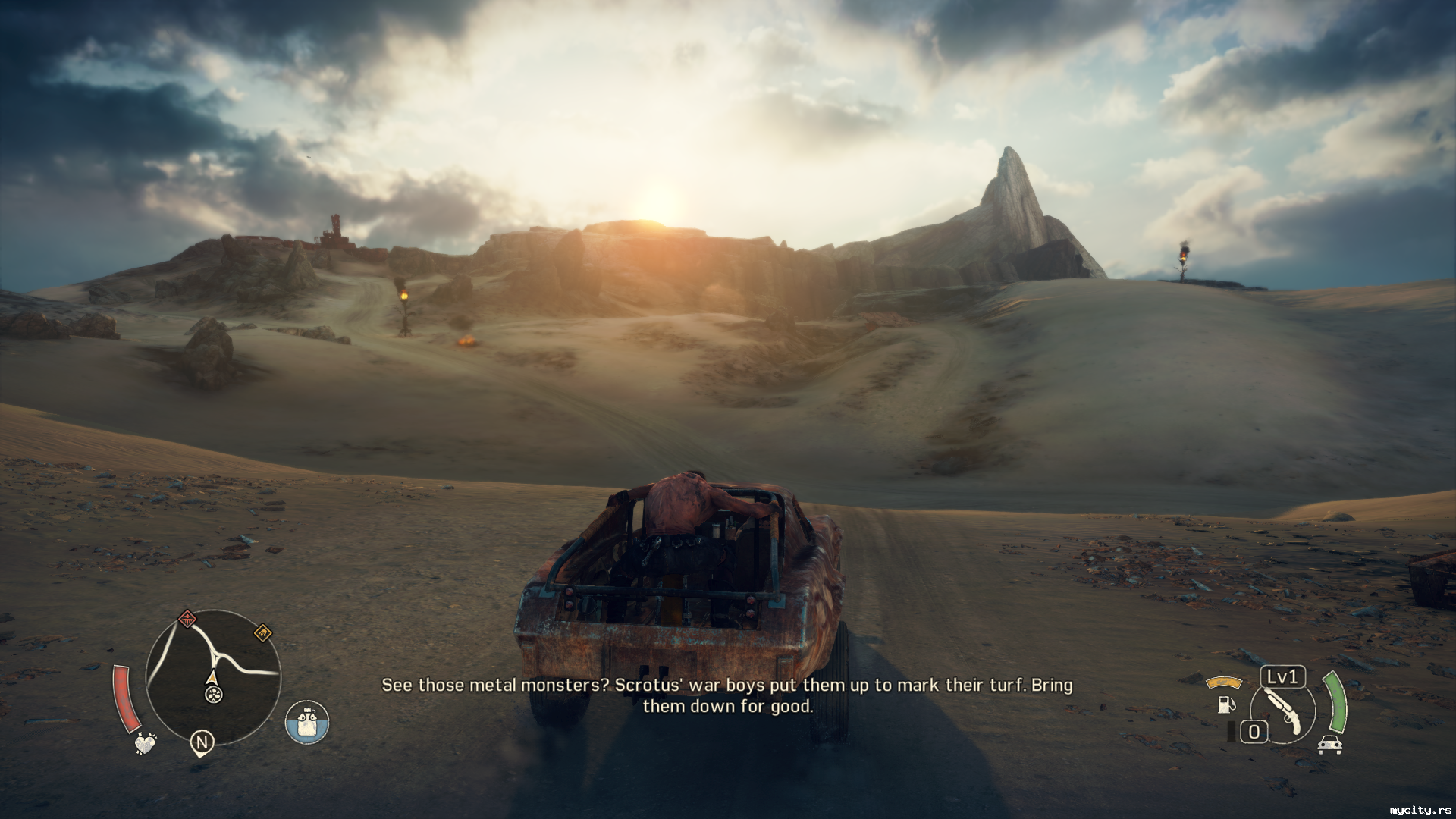This screenshot has height=819, width=1456.
Task: Click the wheel icon on minimap
Action: point(214,693)
